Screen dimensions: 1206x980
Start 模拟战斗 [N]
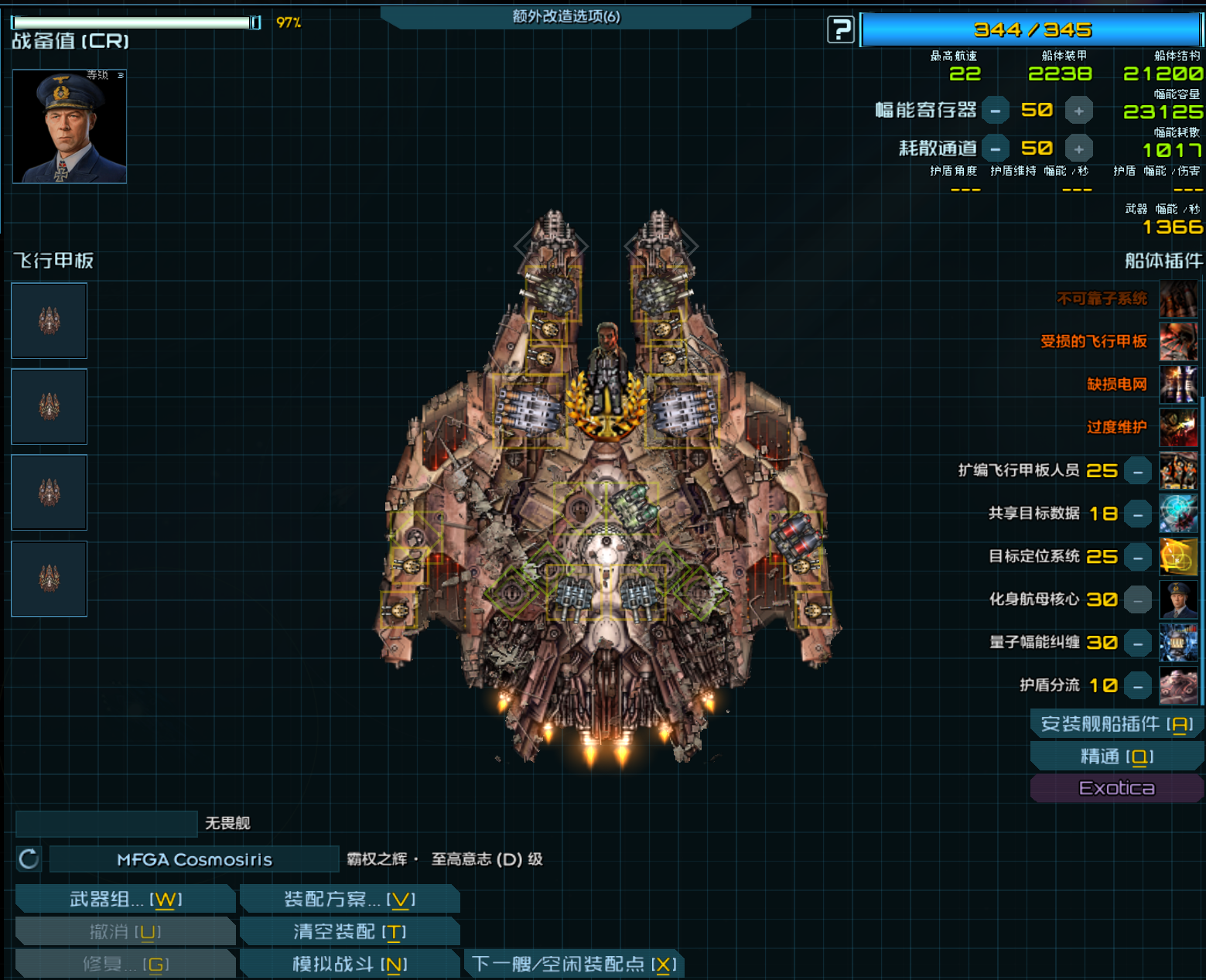coord(349,963)
